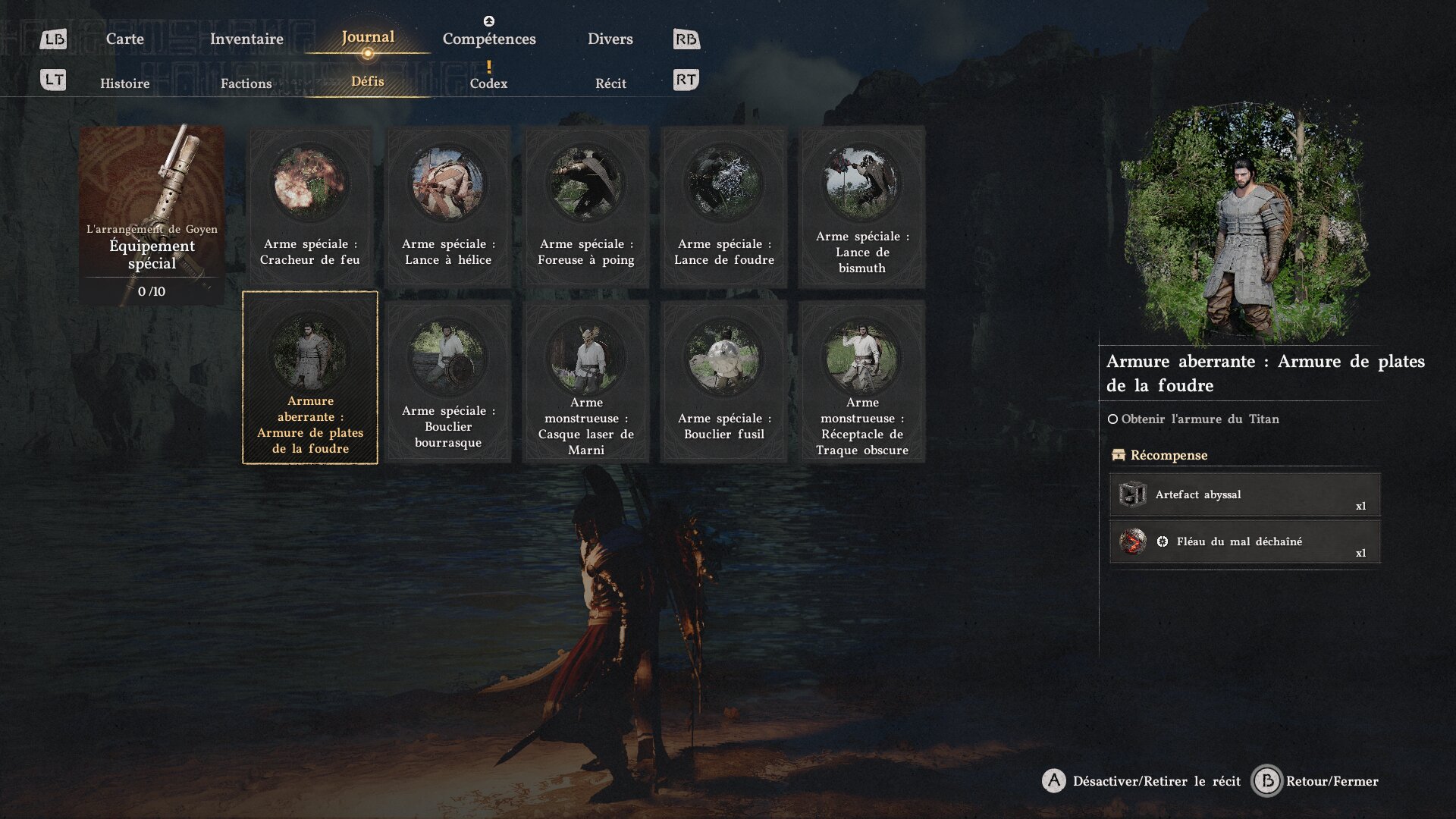Select the Récit sub-tab
Screen dimensions: 1456x819
pyautogui.click(x=610, y=83)
